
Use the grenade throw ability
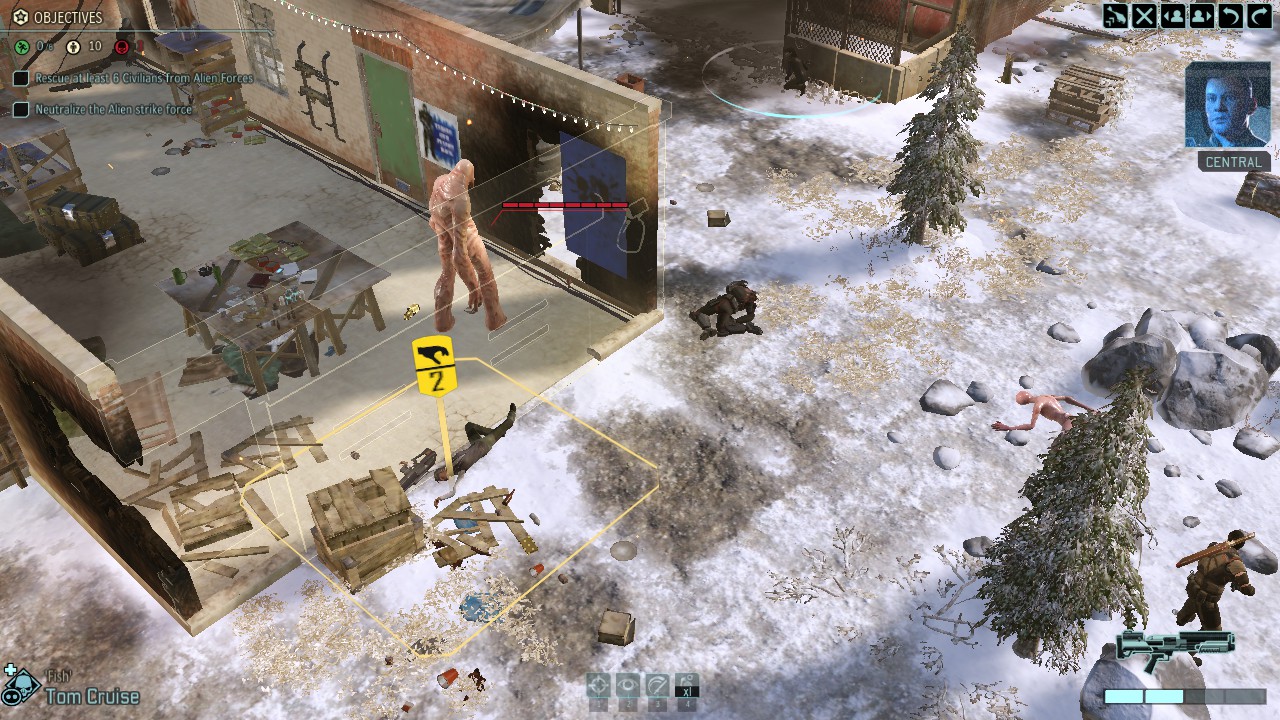tap(686, 685)
